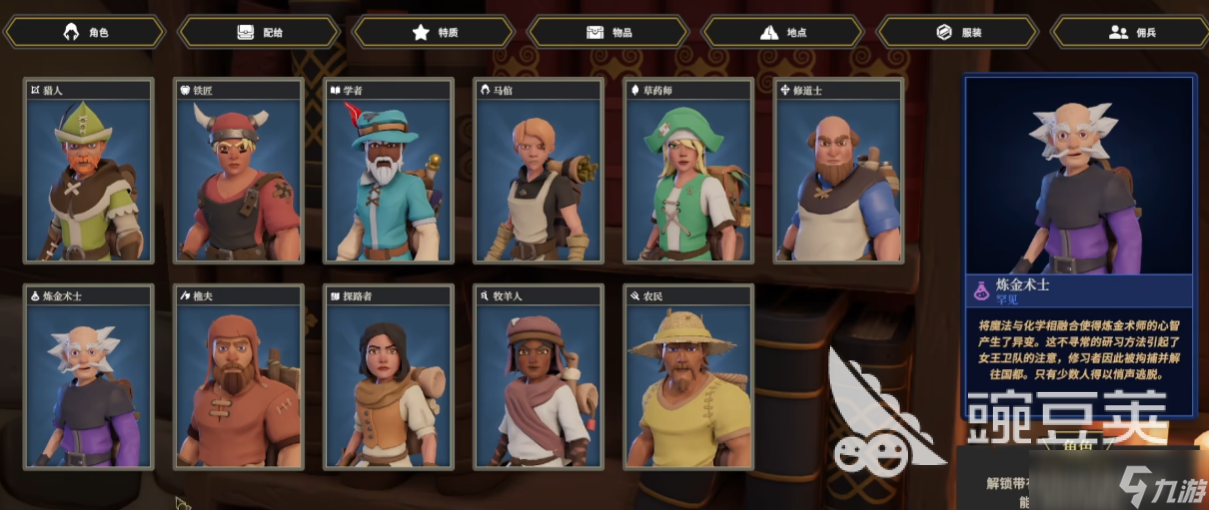Show the 特质 tab
The image size is (1209, 510).
(x=435, y=32)
